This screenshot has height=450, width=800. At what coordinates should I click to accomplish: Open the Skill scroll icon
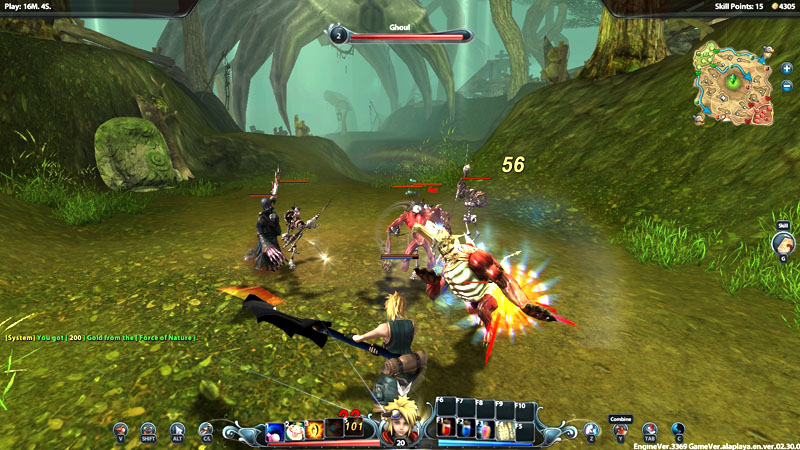click(783, 243)
